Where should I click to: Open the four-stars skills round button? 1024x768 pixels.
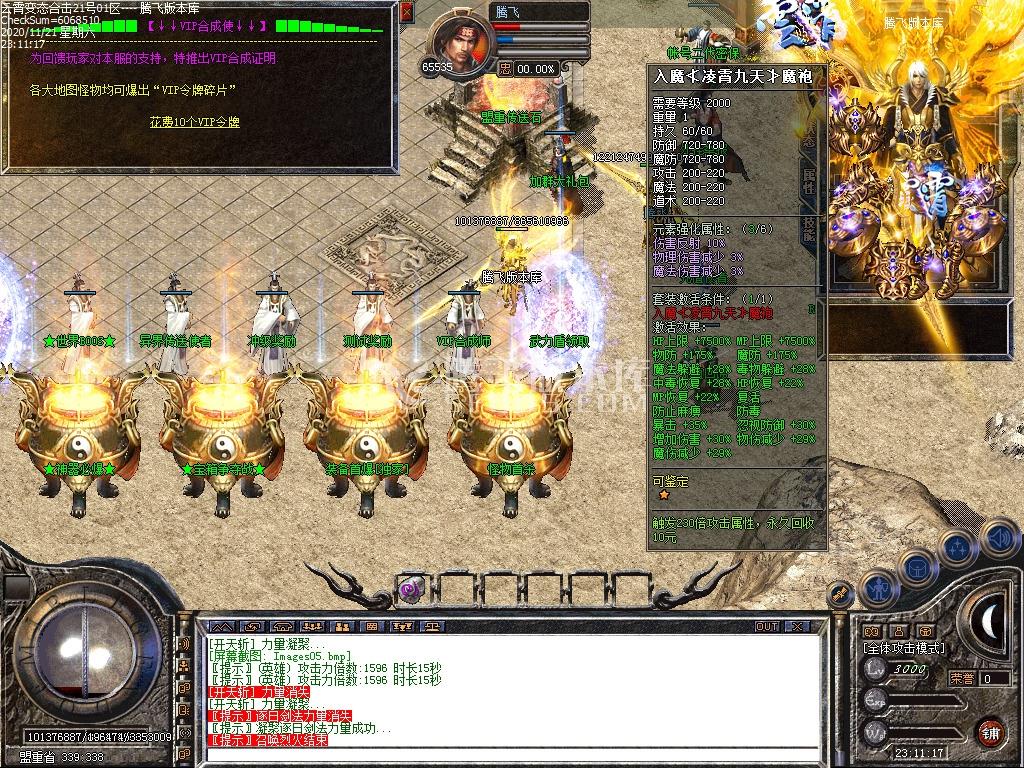[957, 547]
